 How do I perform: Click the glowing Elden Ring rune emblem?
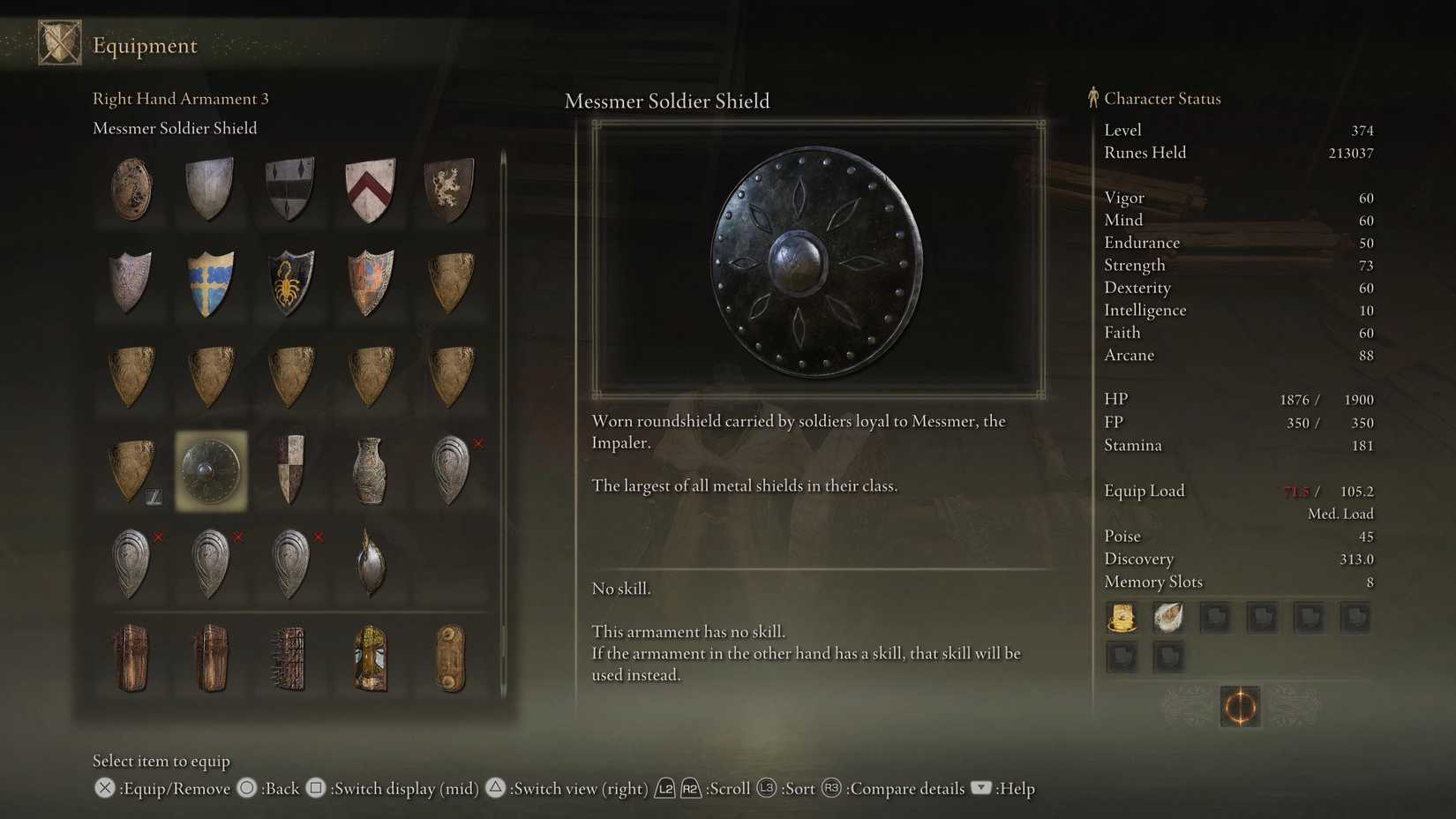point(1240,707)
